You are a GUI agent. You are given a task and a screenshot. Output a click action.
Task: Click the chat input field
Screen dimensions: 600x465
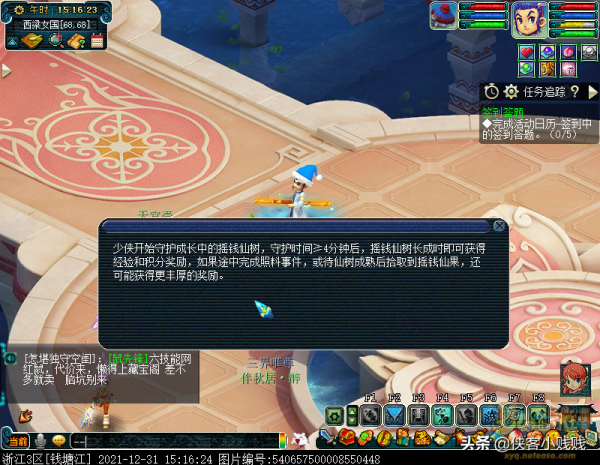[x=170, y=441]
